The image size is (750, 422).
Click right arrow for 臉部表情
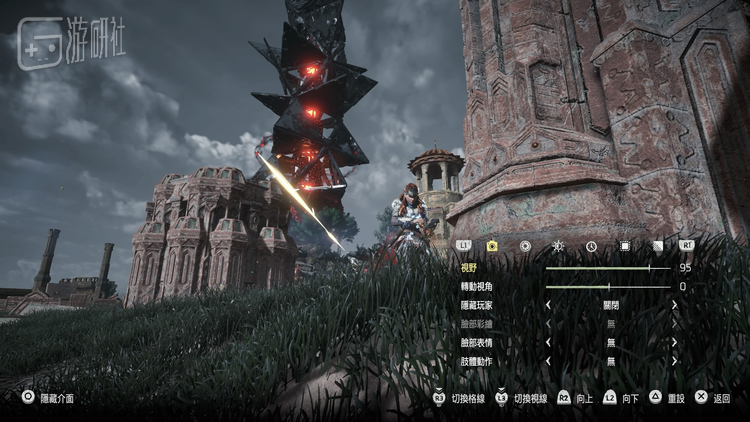pos(674,342)
